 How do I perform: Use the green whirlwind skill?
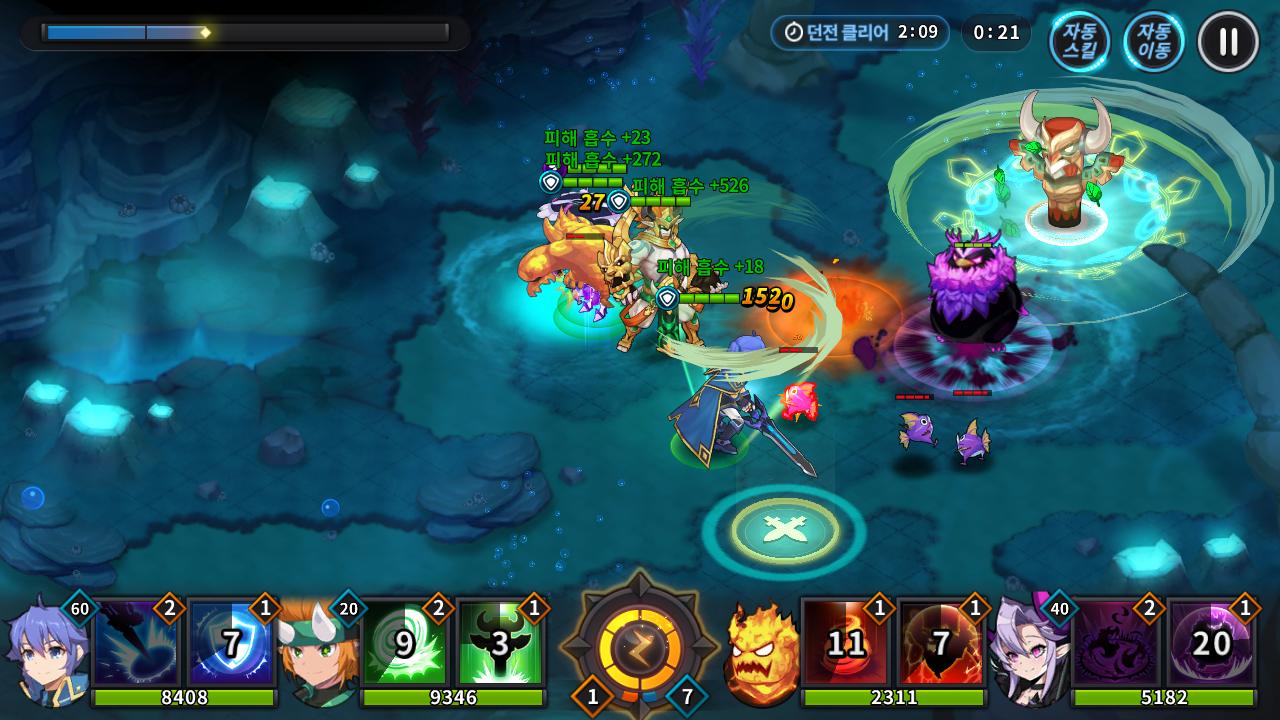tap(404, 642)
